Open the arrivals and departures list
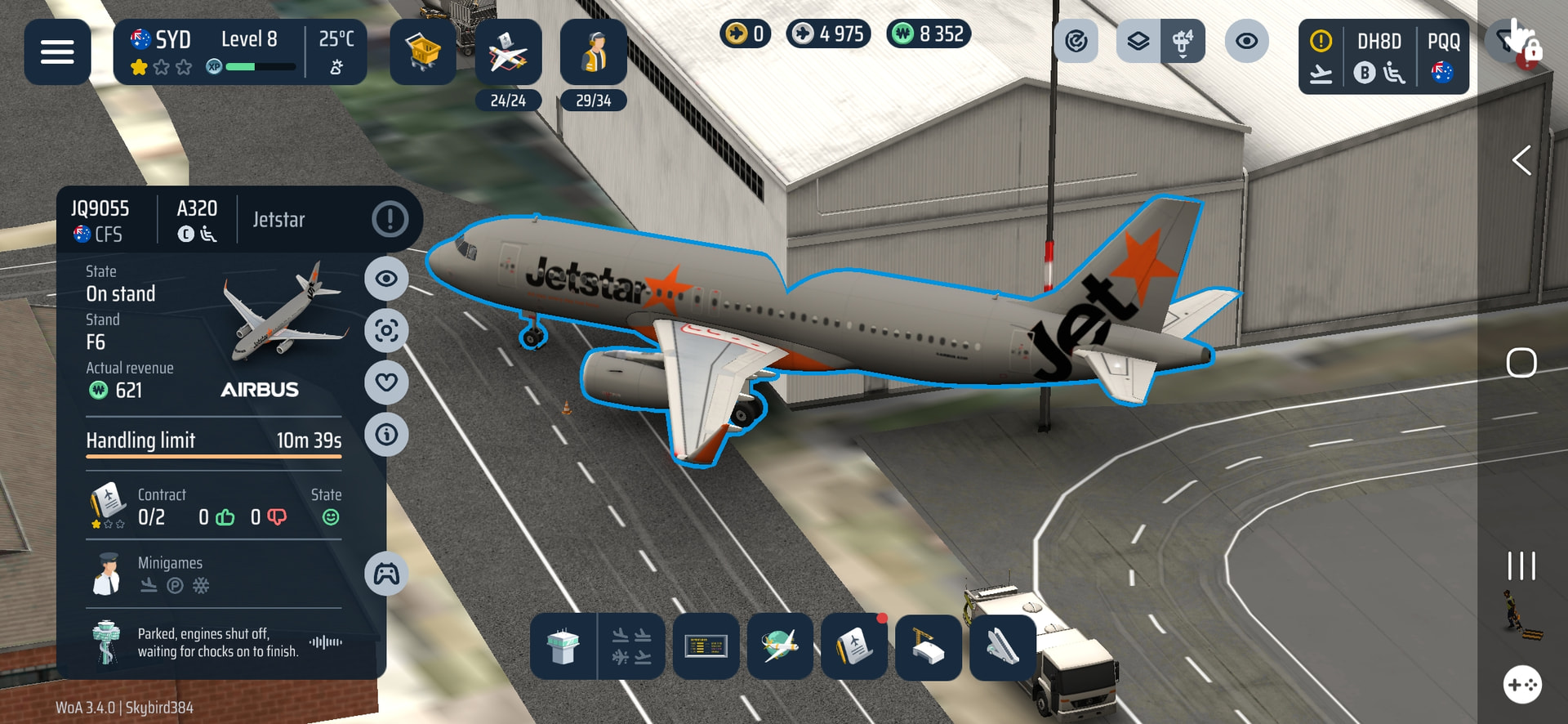Viewport: 1568px width, 724px height. coord(631,646)
